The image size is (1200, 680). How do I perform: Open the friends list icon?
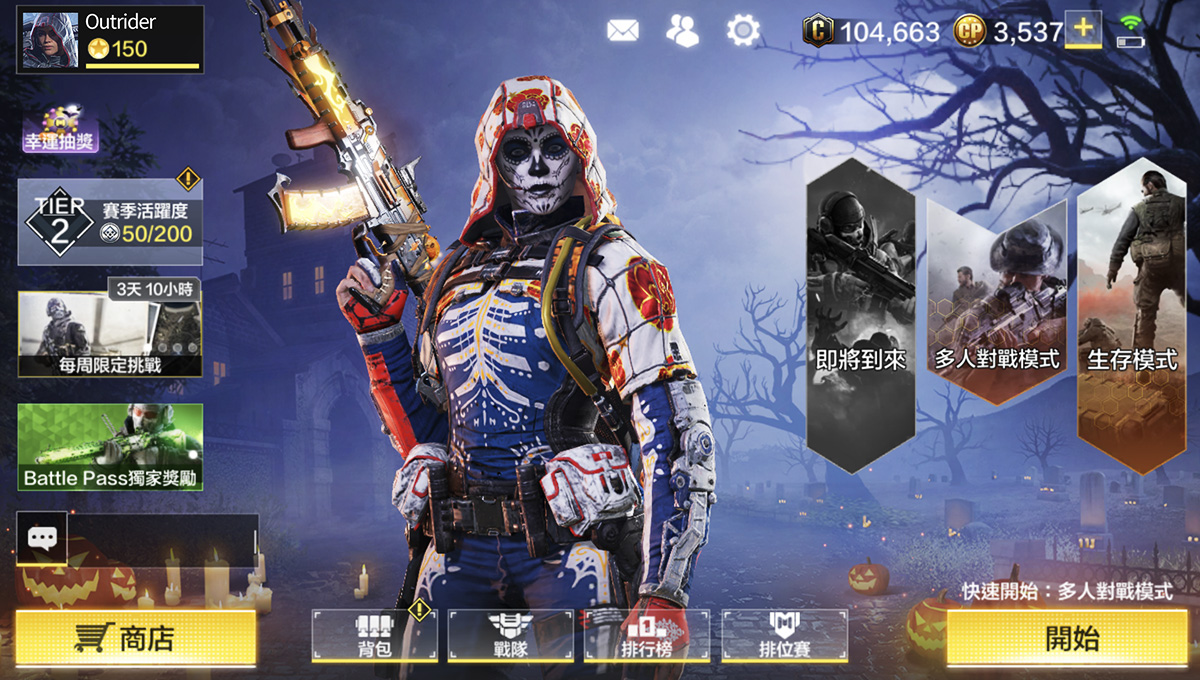click(x=682, y=31)
